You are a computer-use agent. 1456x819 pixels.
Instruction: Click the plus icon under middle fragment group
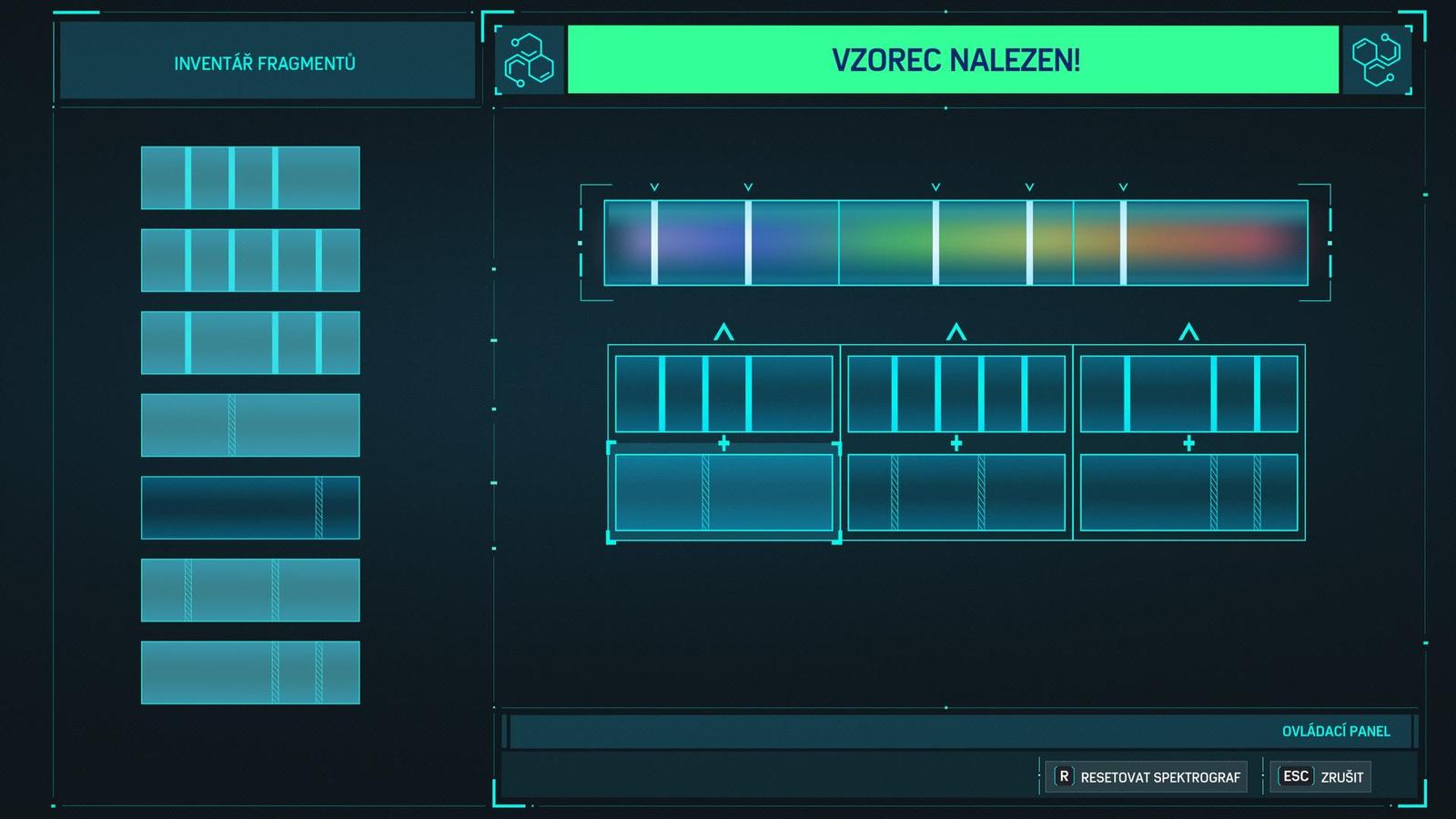(955, 445)
